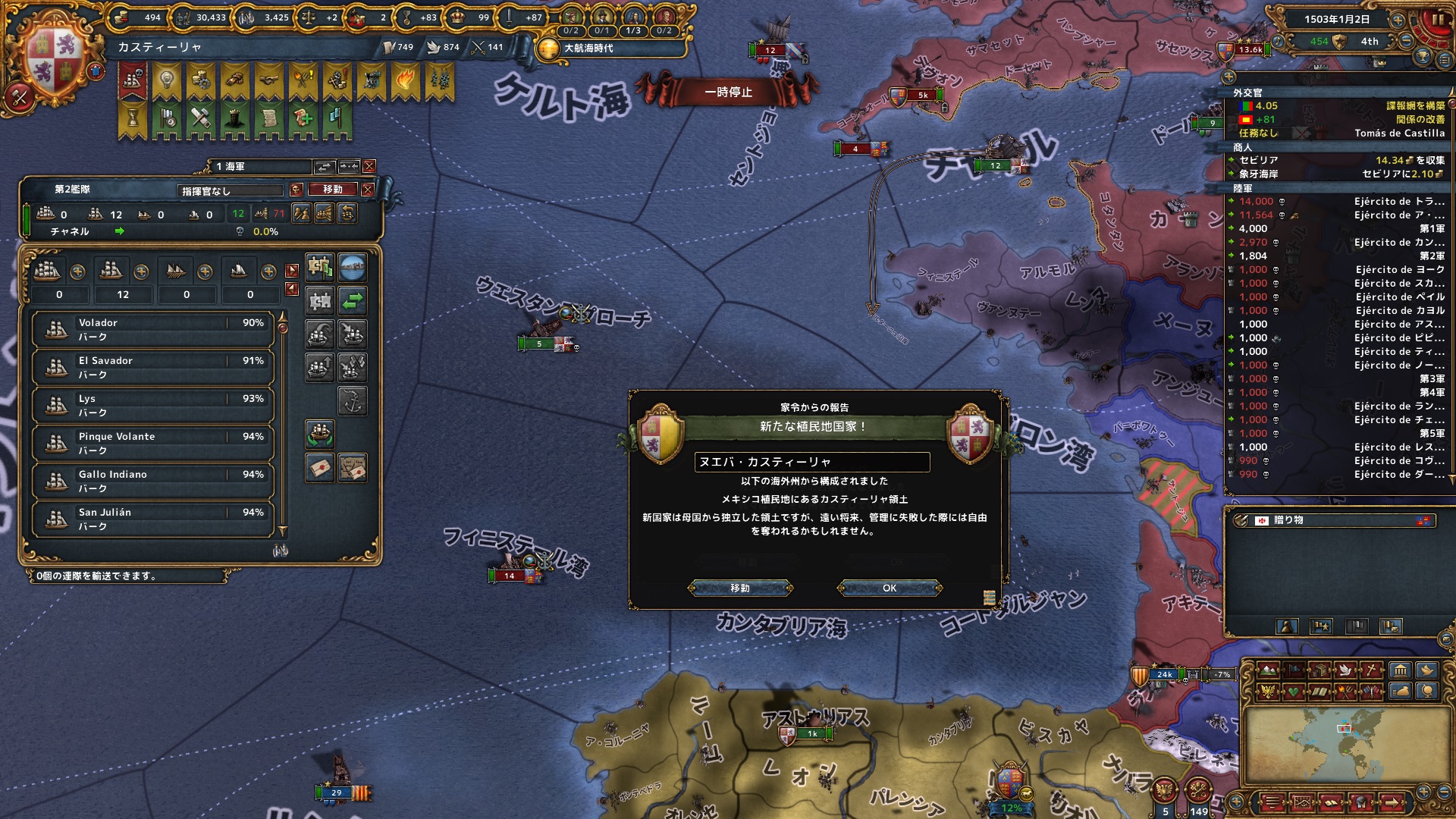Screen dimensions: 1456x819
Task: Select the Tomás de Castilla diplomat entry
Action: pos(1399,133)
